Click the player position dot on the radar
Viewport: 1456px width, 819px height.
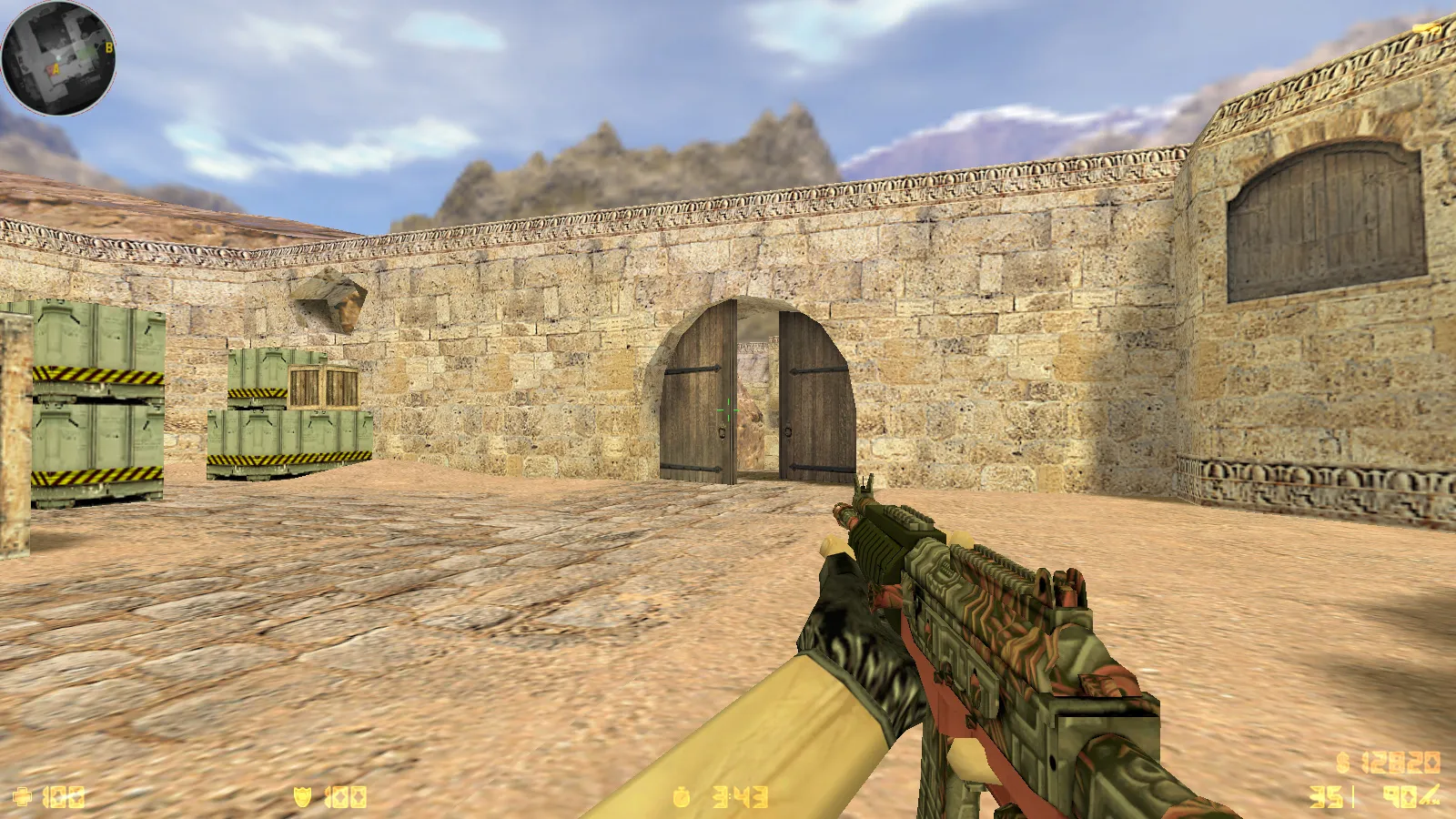click(x=58, y=57)
